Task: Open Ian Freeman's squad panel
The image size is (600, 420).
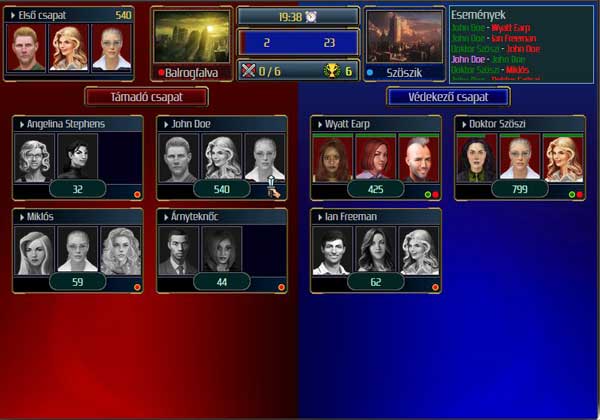Action: (375, 251)
